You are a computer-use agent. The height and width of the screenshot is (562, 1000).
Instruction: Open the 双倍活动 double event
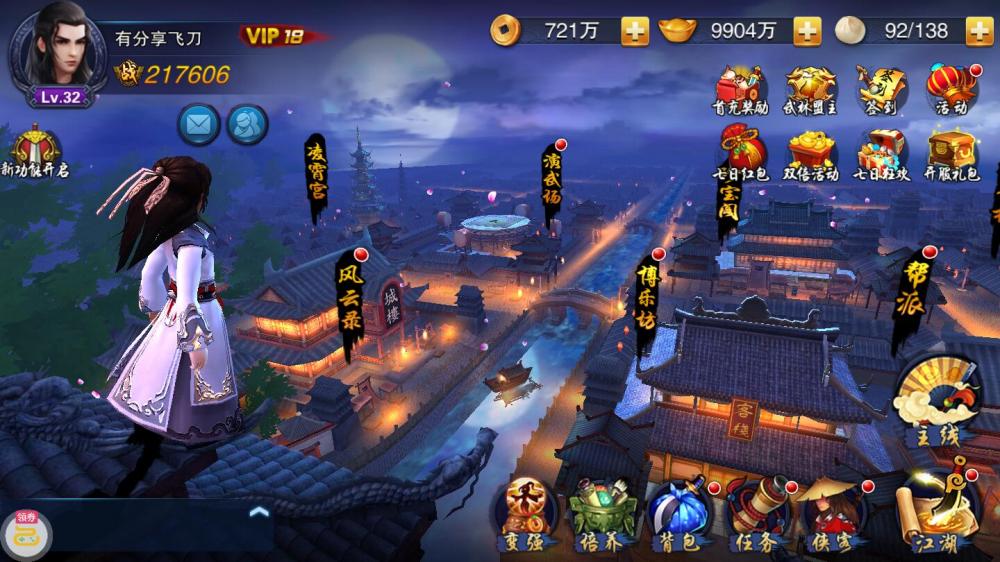pyautogui.click(x=810, y=155)
